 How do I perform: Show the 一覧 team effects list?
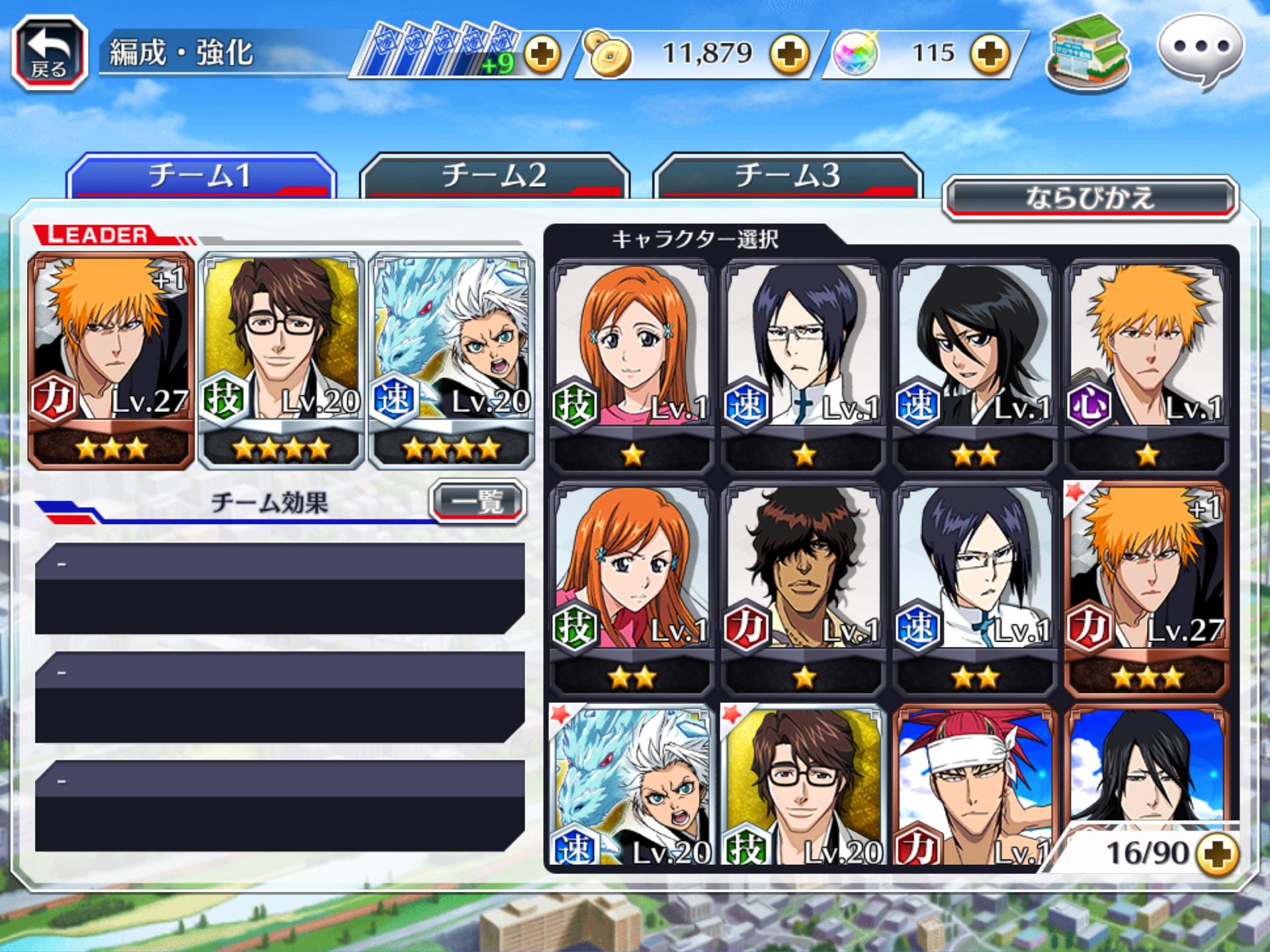(x=478, y=502)
